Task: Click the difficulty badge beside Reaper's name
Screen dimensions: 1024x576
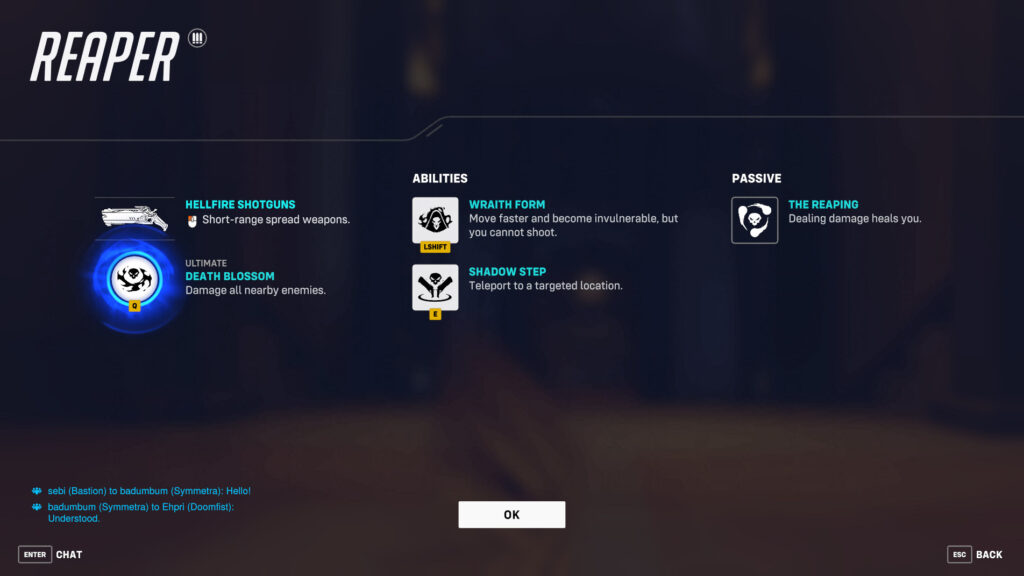Action: click(x=196, y=39)
